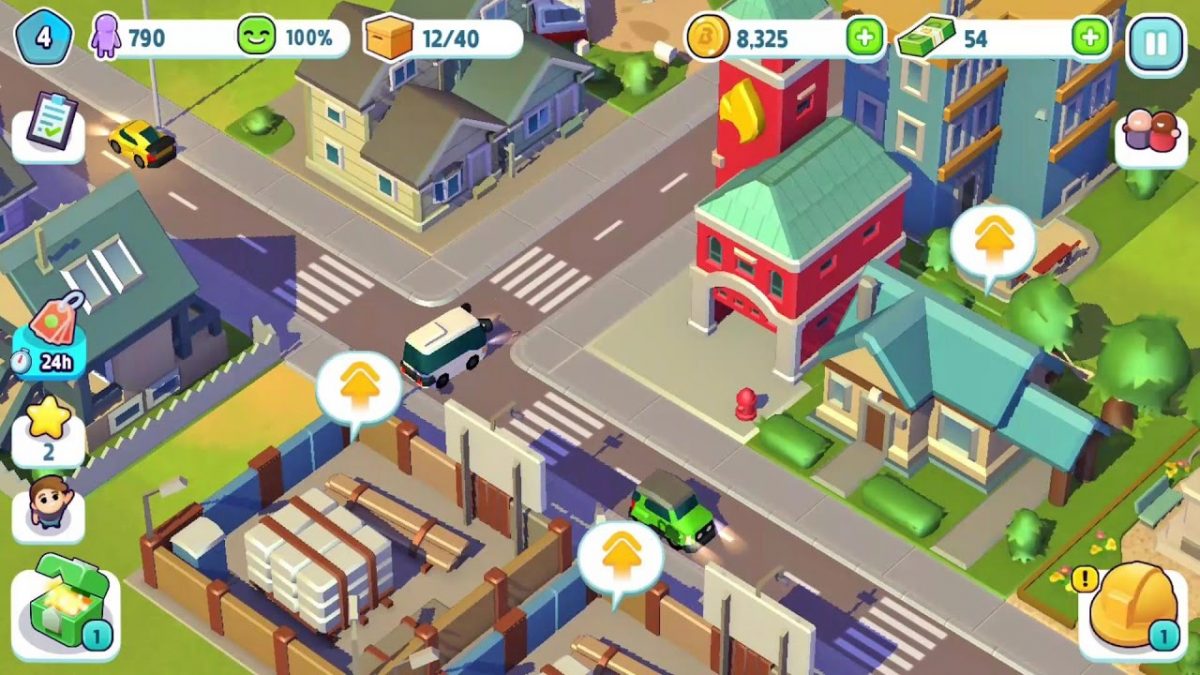Buy more cash with green plus button
The width and height of the screenshot is (1200, 675).
(x=1090, y=39)
